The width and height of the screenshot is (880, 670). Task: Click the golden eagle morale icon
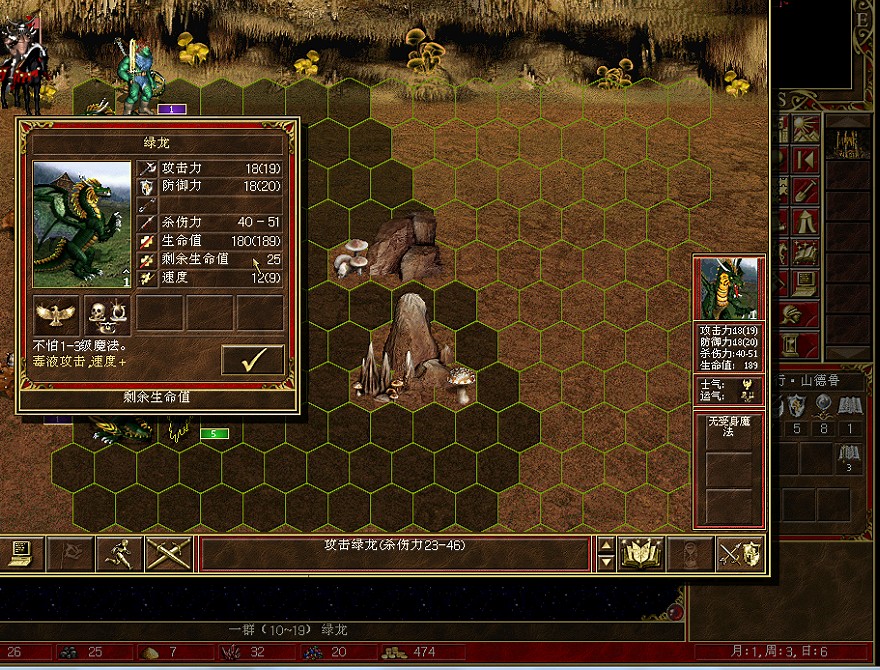click(x=56, y=315)
